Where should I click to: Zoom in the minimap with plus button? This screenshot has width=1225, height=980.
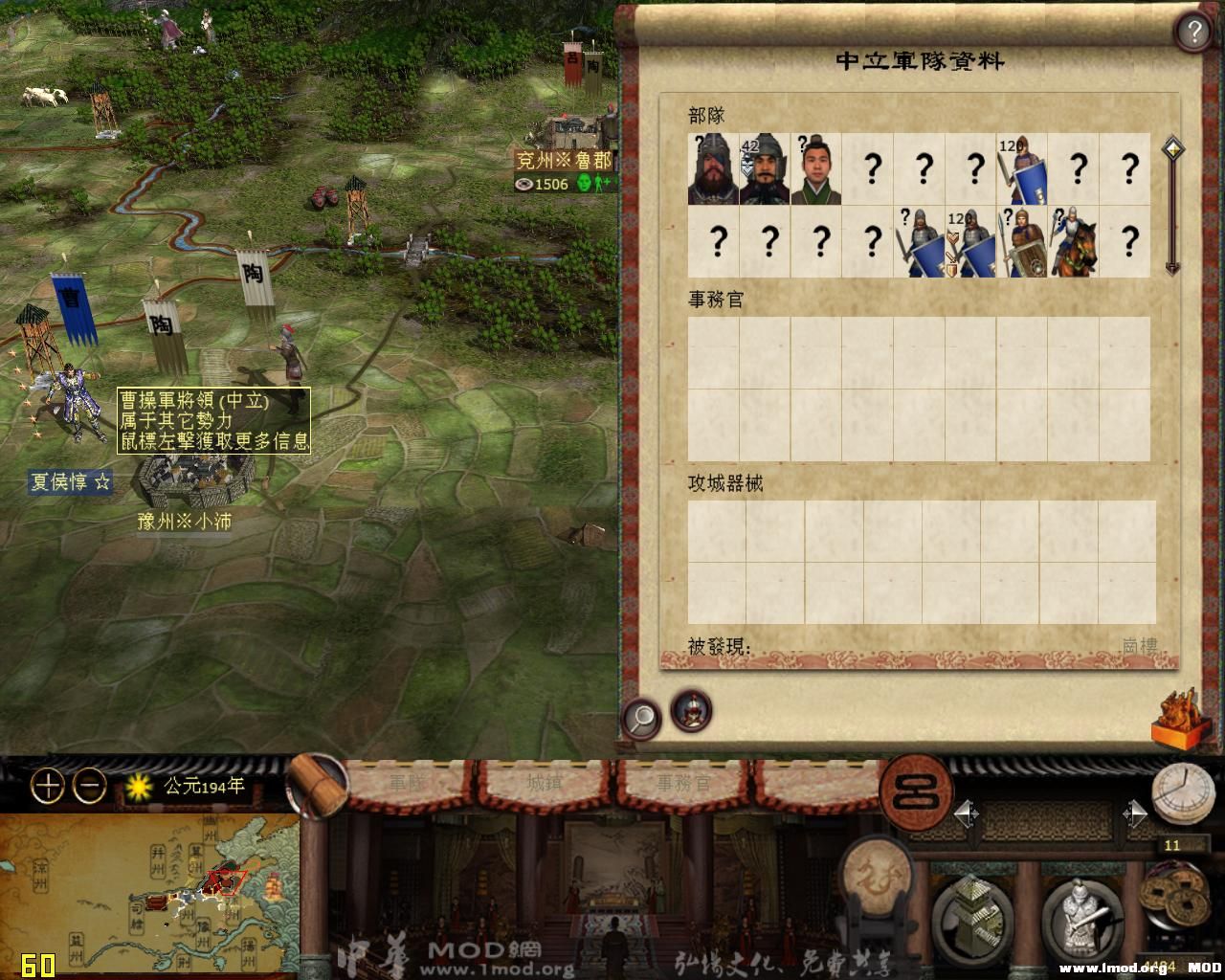click(x=47, y=787)
